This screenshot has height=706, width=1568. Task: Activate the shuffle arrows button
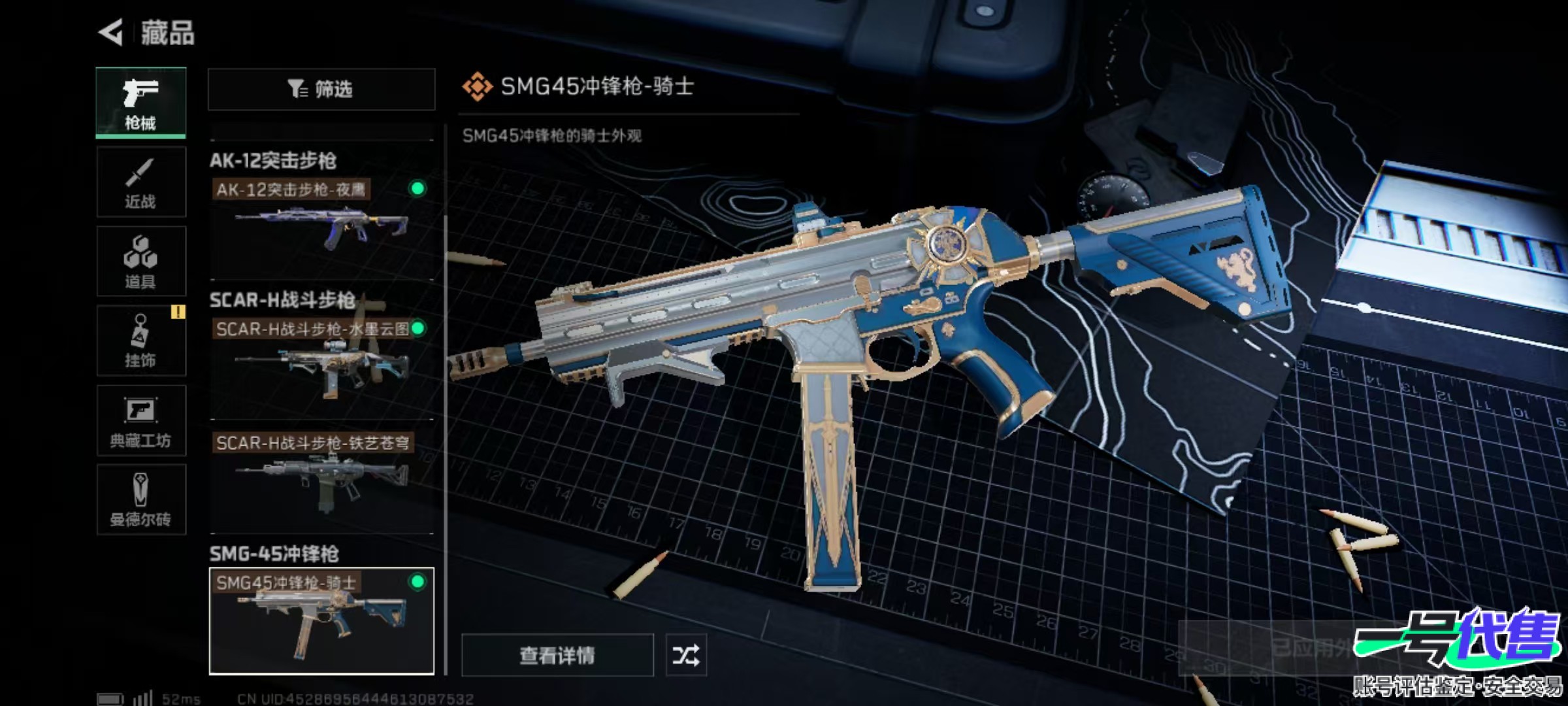(x=686, y=655)
